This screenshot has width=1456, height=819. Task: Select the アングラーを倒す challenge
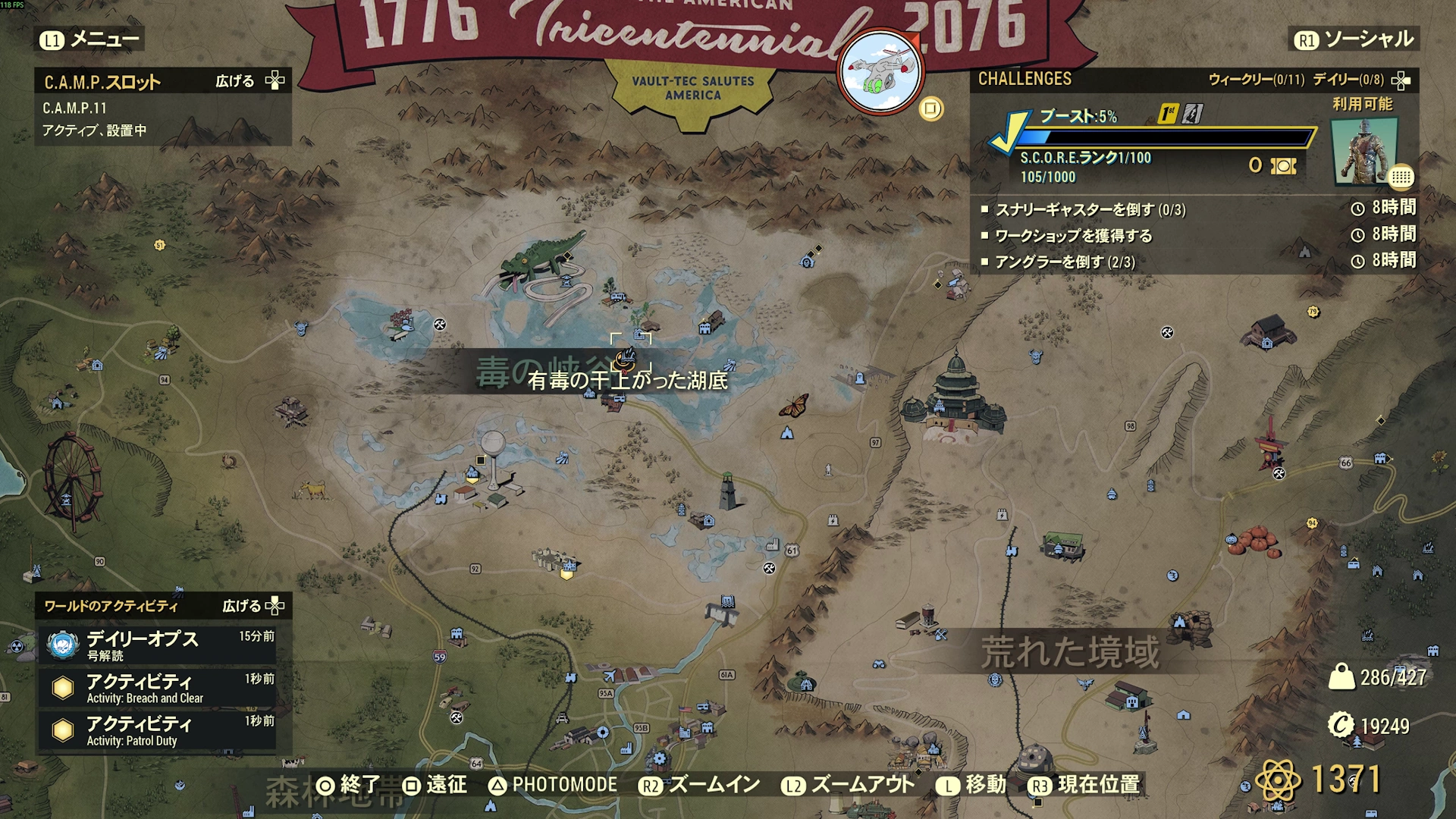tap(1065, 262)
